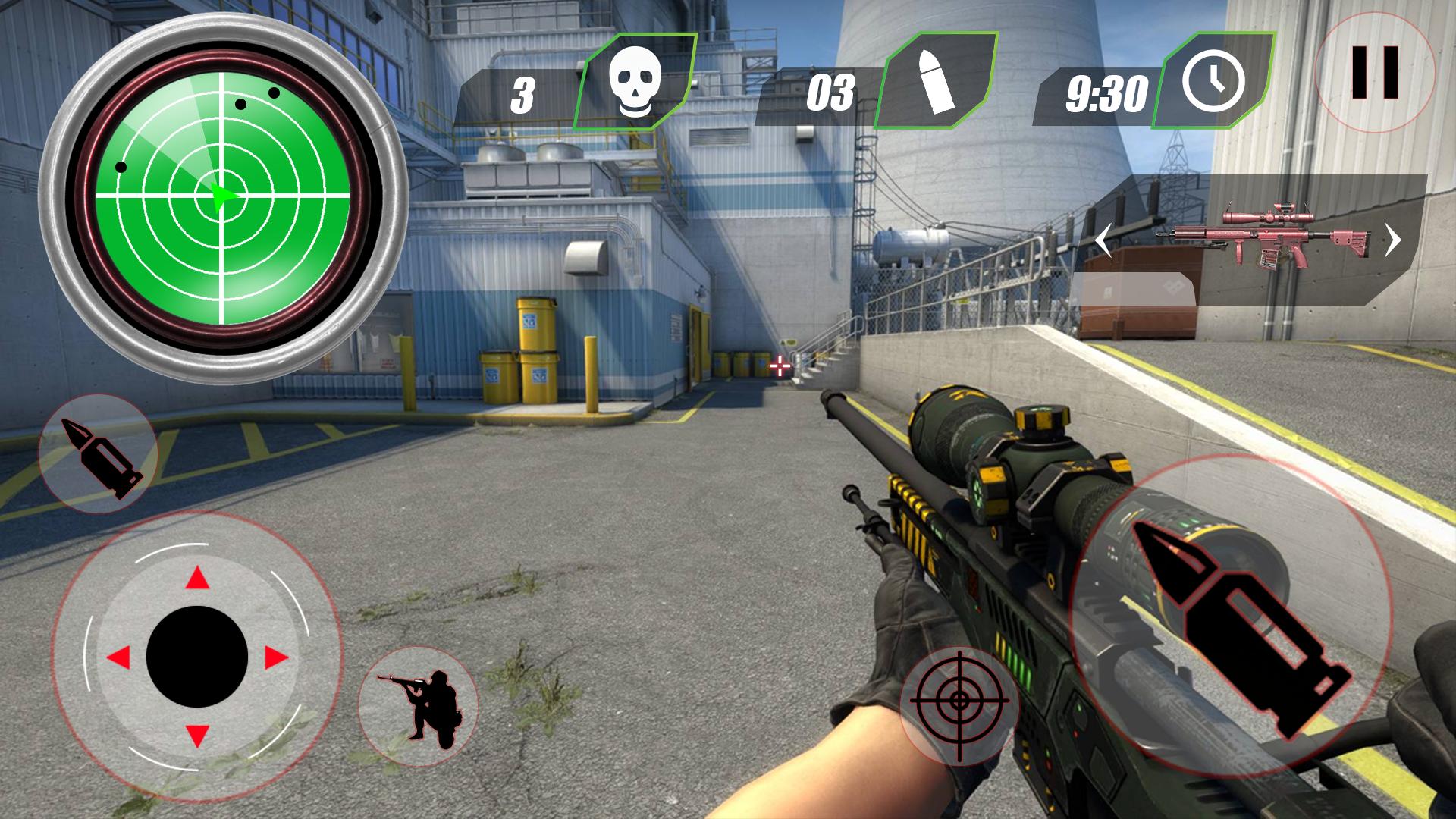Switch to the next weapon with right arrow
Viewport: 1456px width, 819px height.
[1392, 240]
